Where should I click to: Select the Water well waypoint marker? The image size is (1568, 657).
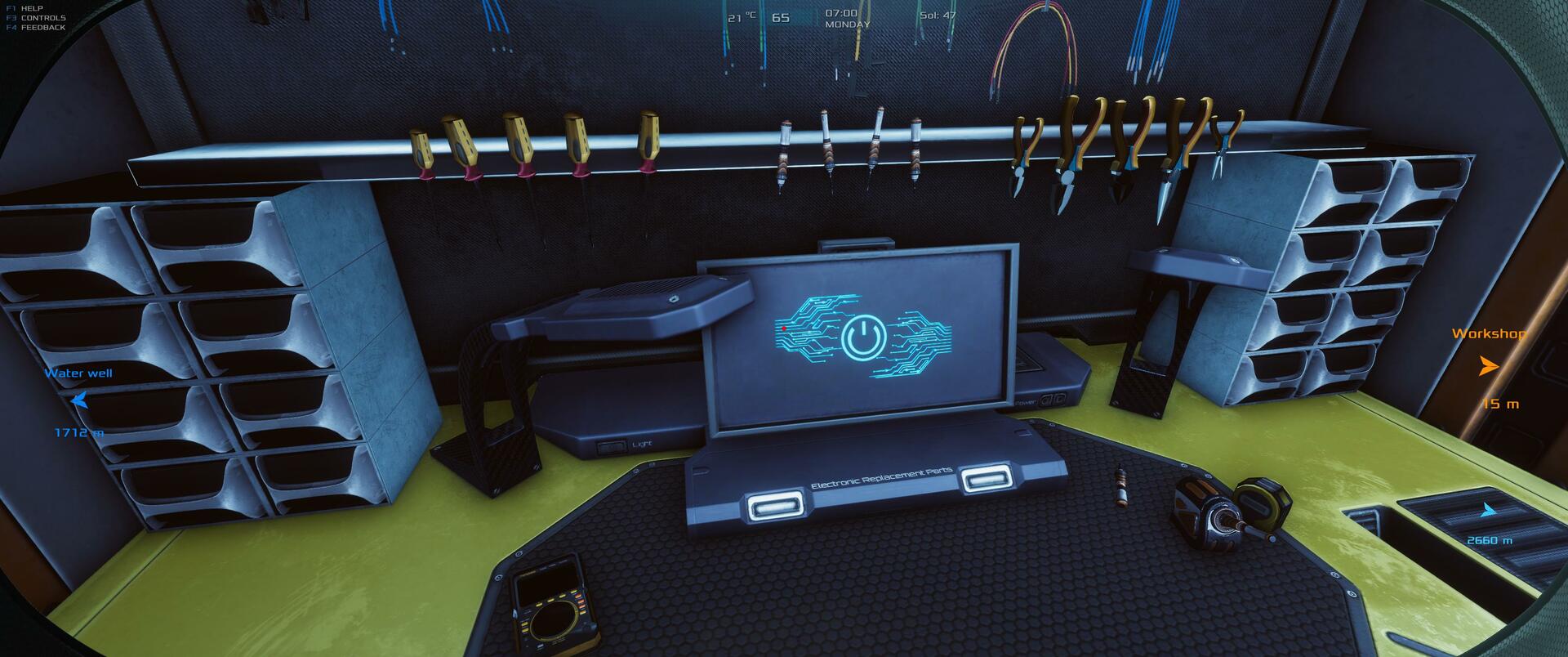pyautogui.click(x=79, y=400)
